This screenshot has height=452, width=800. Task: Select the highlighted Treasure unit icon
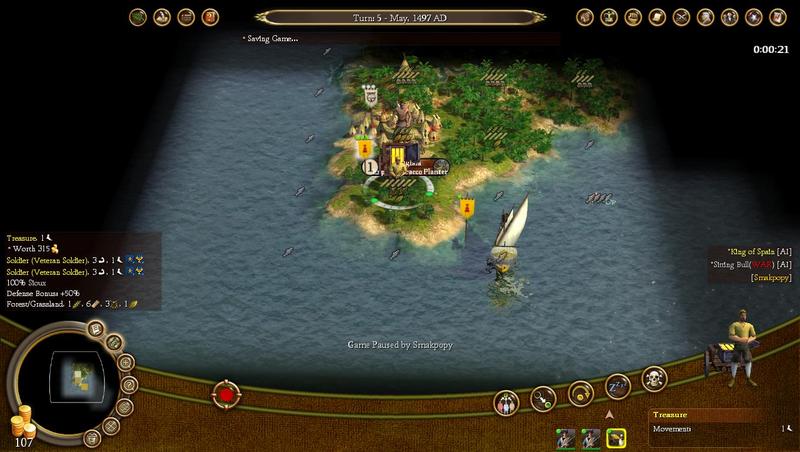[616, 438]
